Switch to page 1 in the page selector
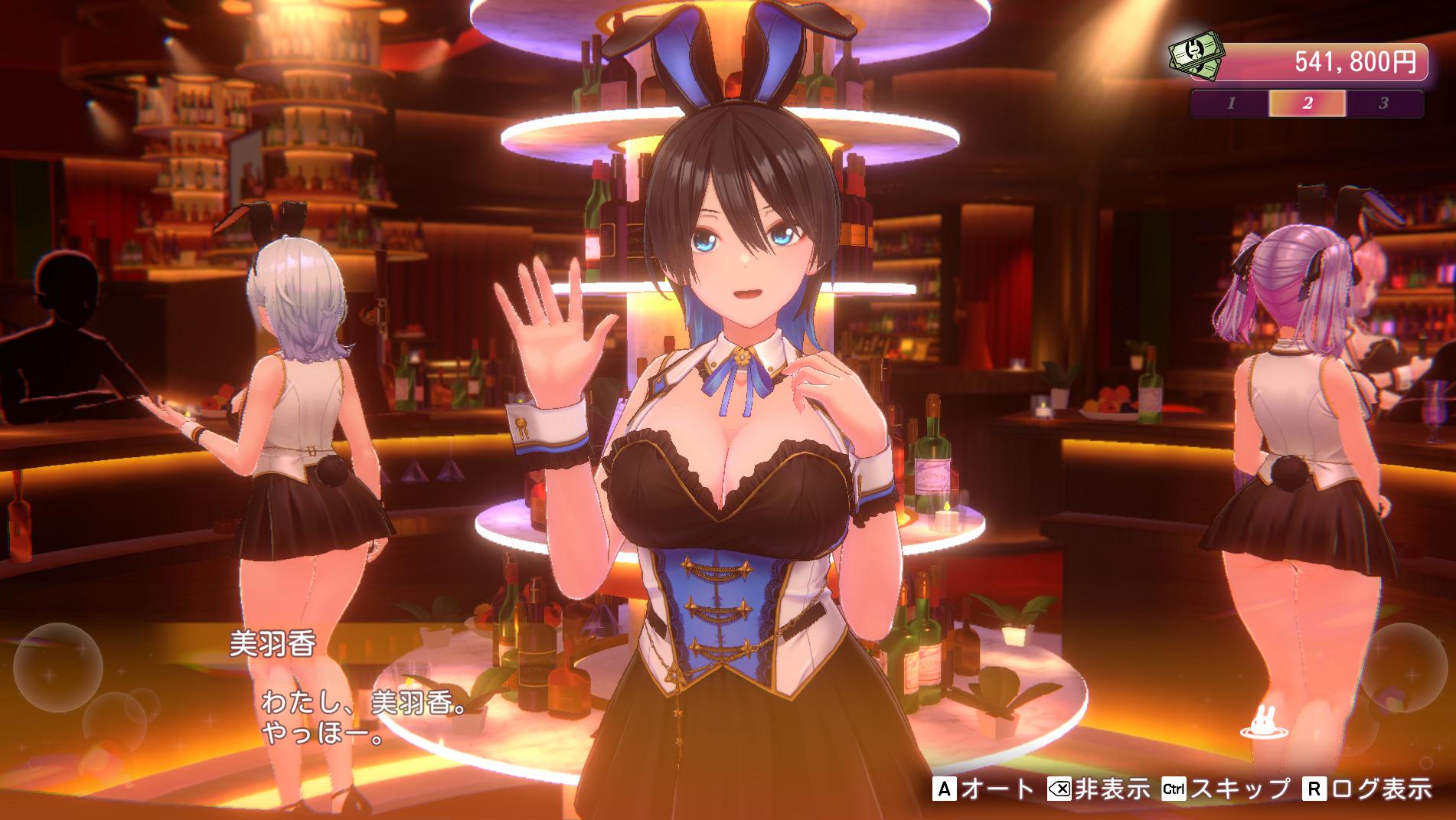 coord(1231,105)
